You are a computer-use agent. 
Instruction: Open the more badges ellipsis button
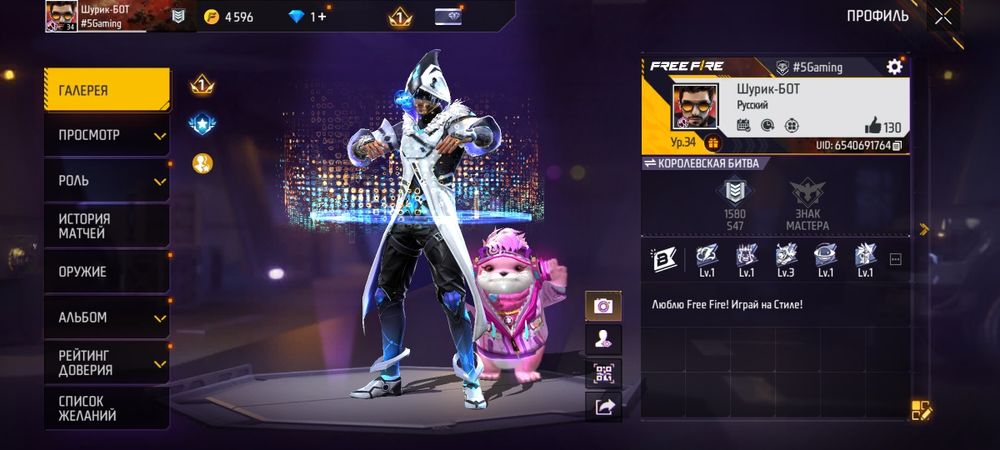coord(895,259)
